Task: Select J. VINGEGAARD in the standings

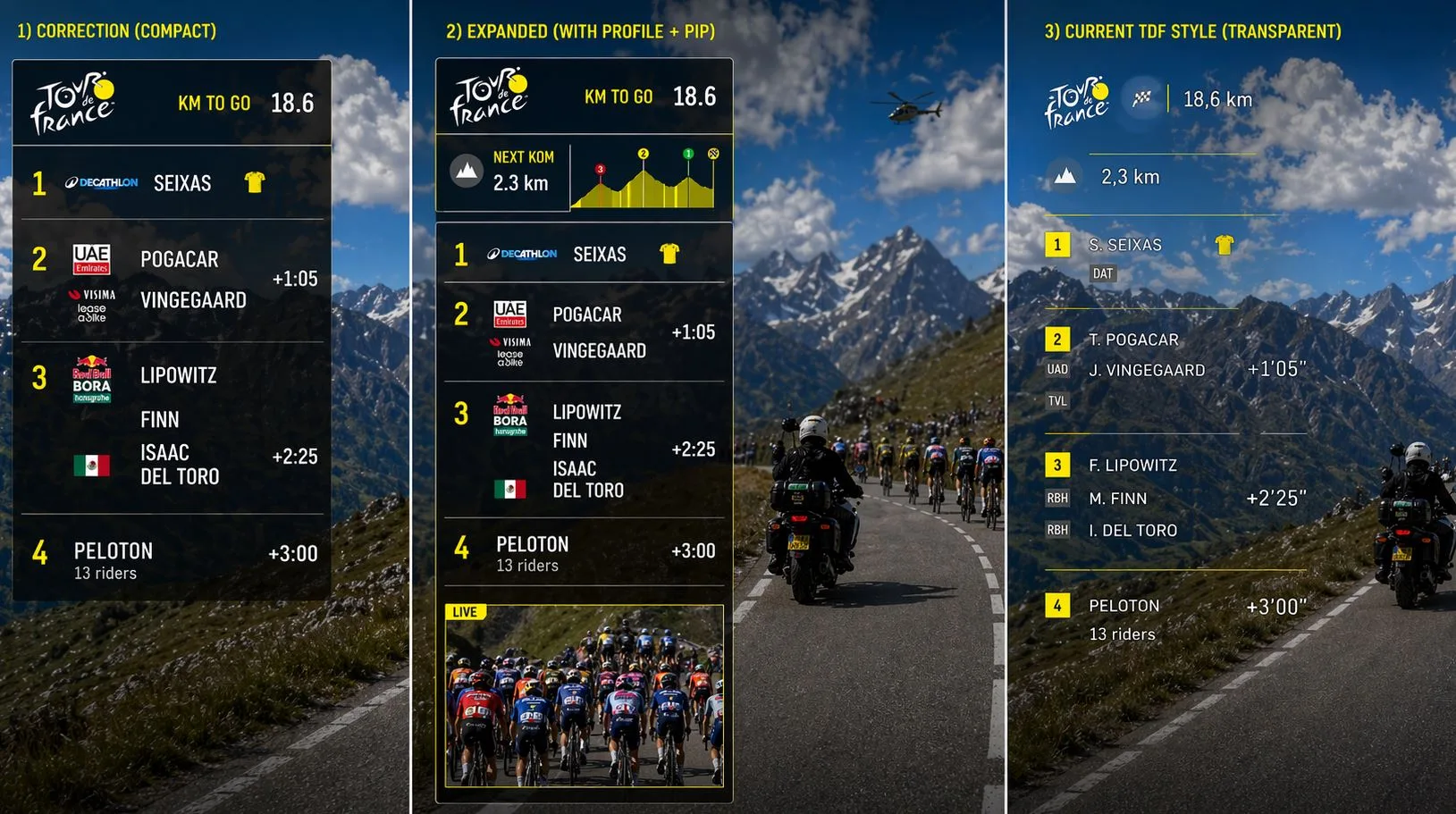Action: coord(1147,370)
